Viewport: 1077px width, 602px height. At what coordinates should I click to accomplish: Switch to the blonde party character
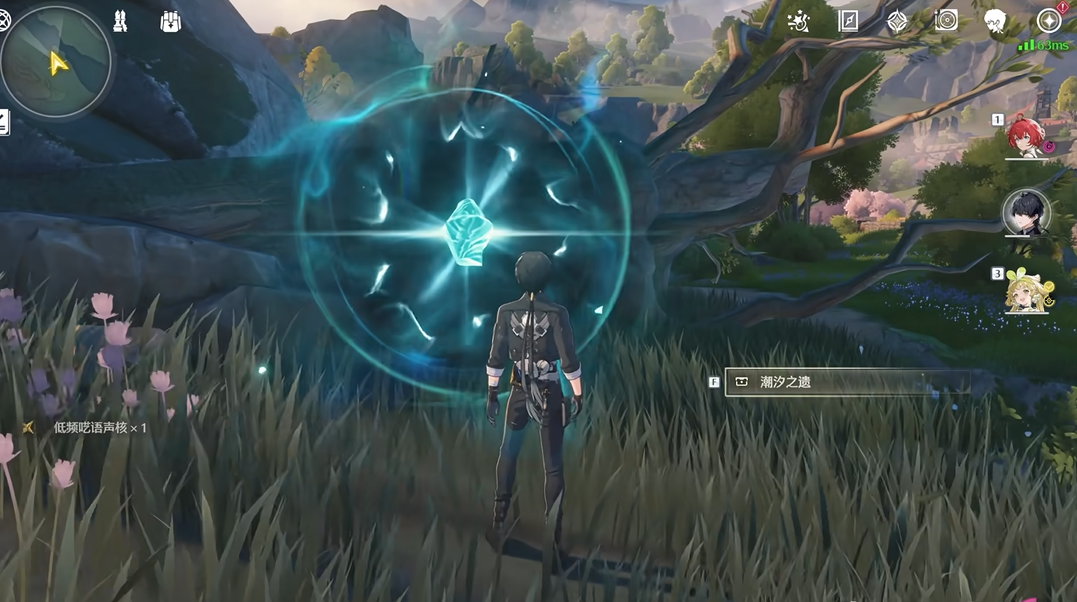[1028, 291]
